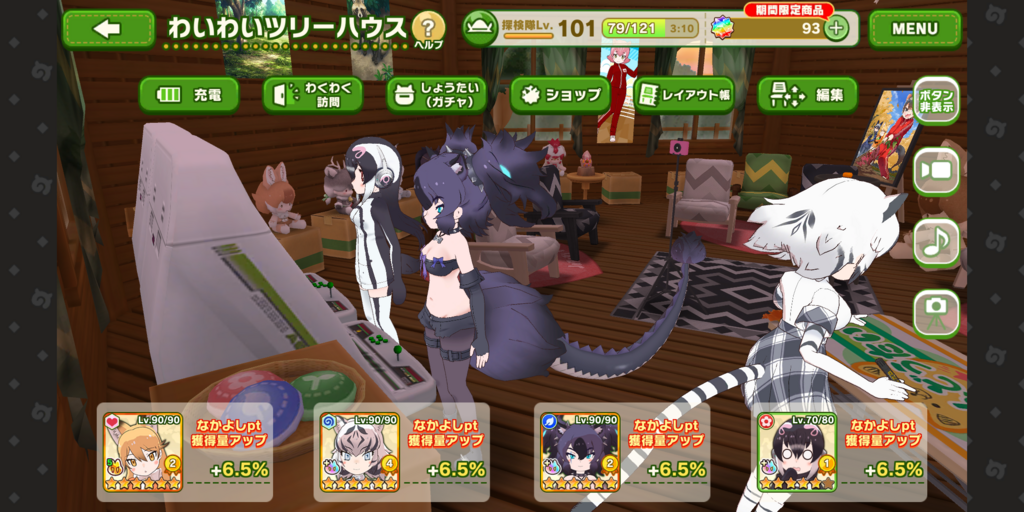The width and height of the screenshot is (1024, 512).
Task: Tap the 充電 charge button
Action: 189,95
